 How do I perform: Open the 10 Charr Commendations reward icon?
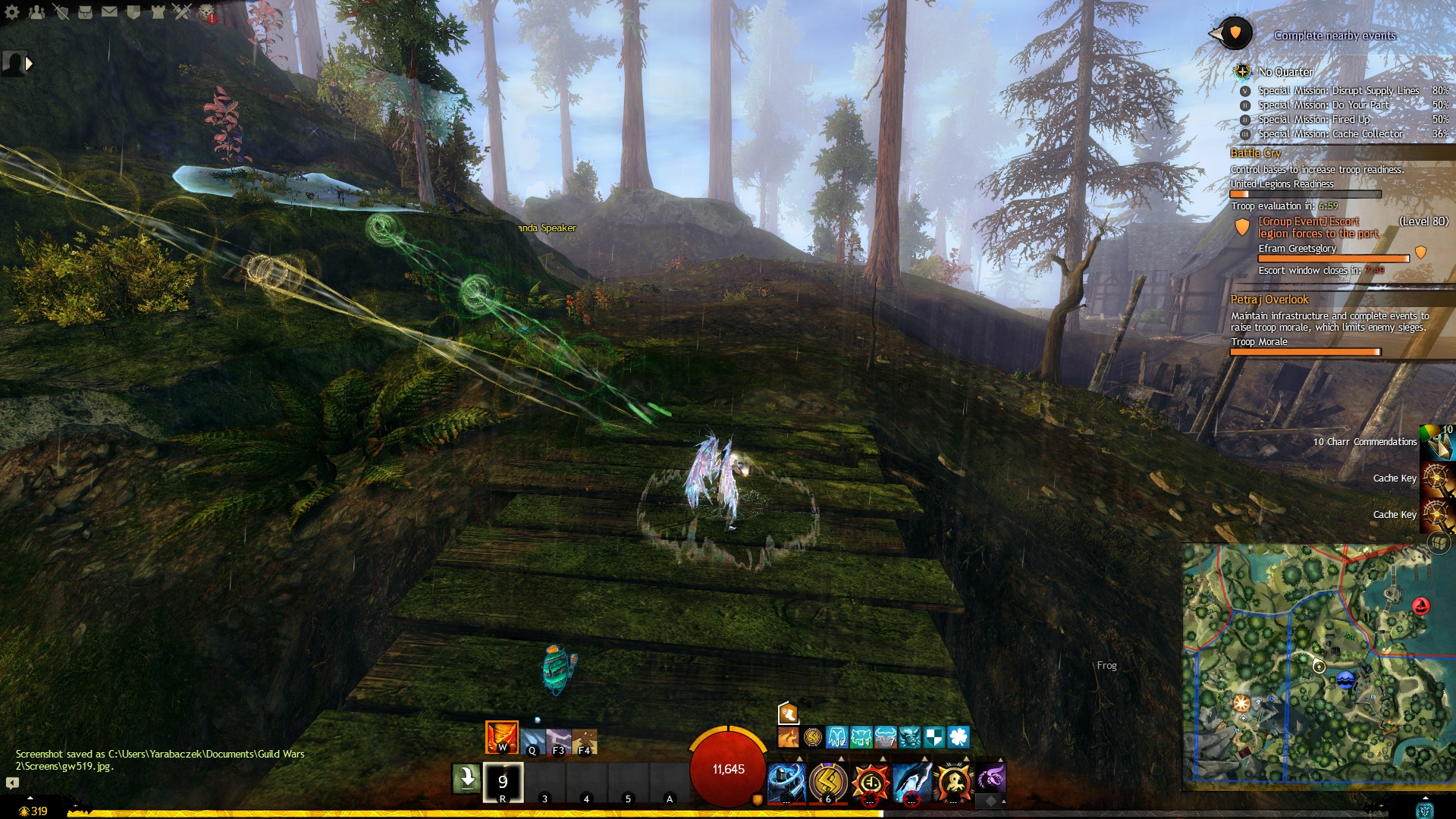pos(1438,442)
